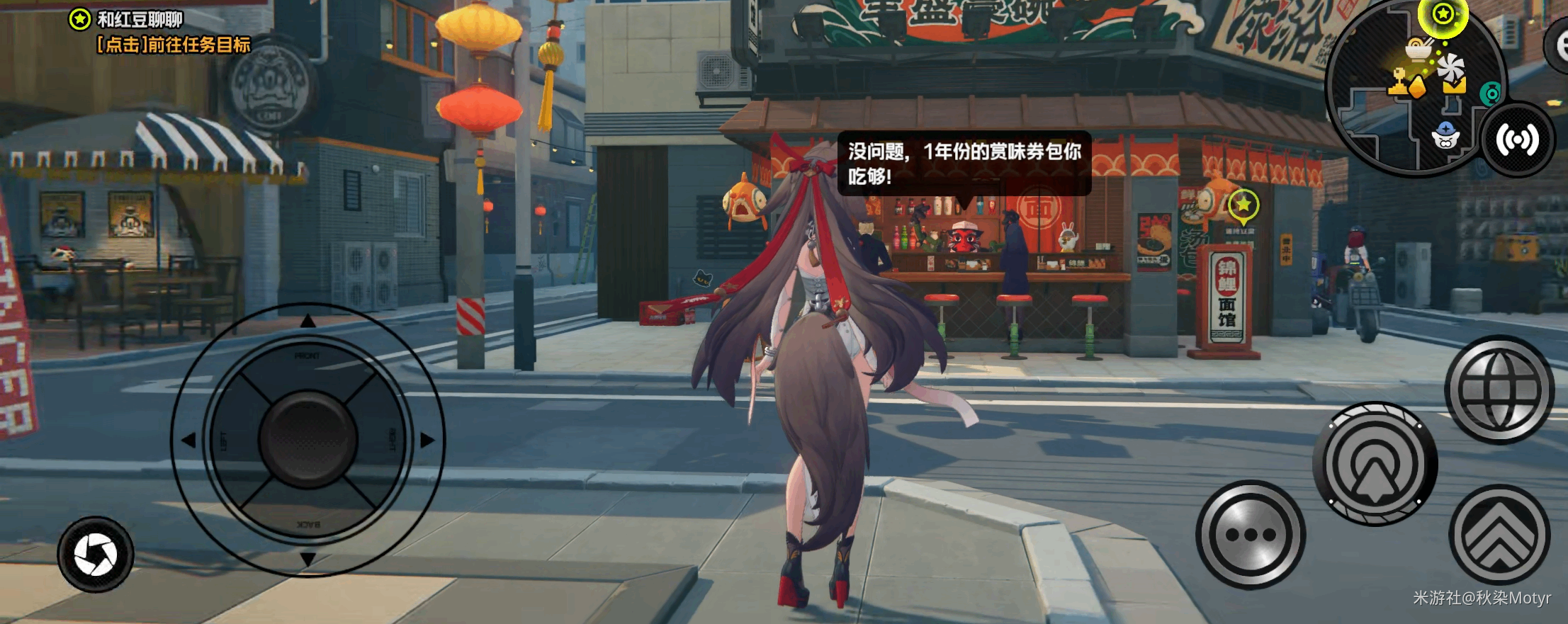The width and height of the screenshot is (1568, 624).
Task: Tap the joystick's right arrow
Action: 427,440
